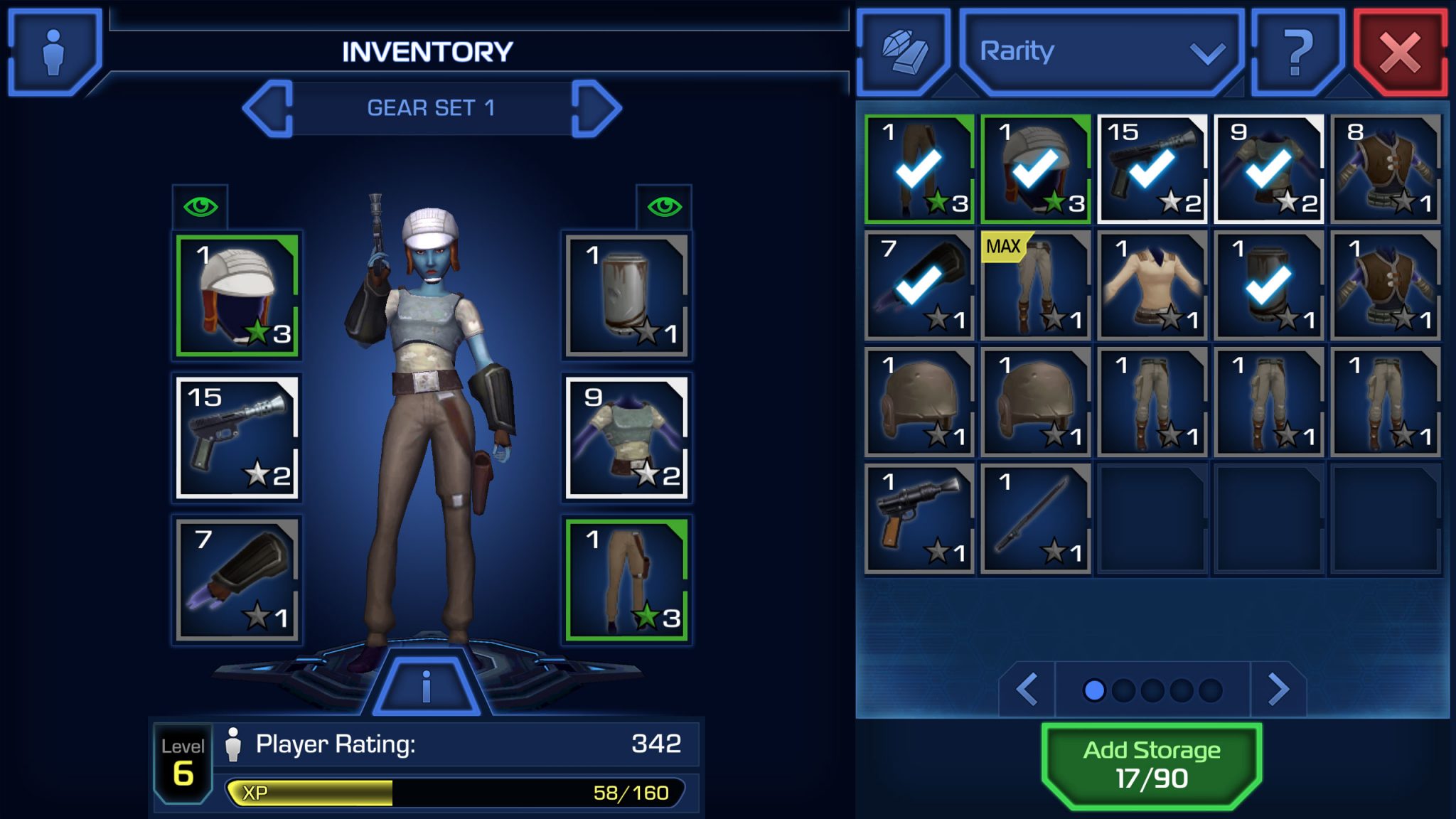Open the Rarity sort dropdown

pyautogui.click(x=1101, y=52)
